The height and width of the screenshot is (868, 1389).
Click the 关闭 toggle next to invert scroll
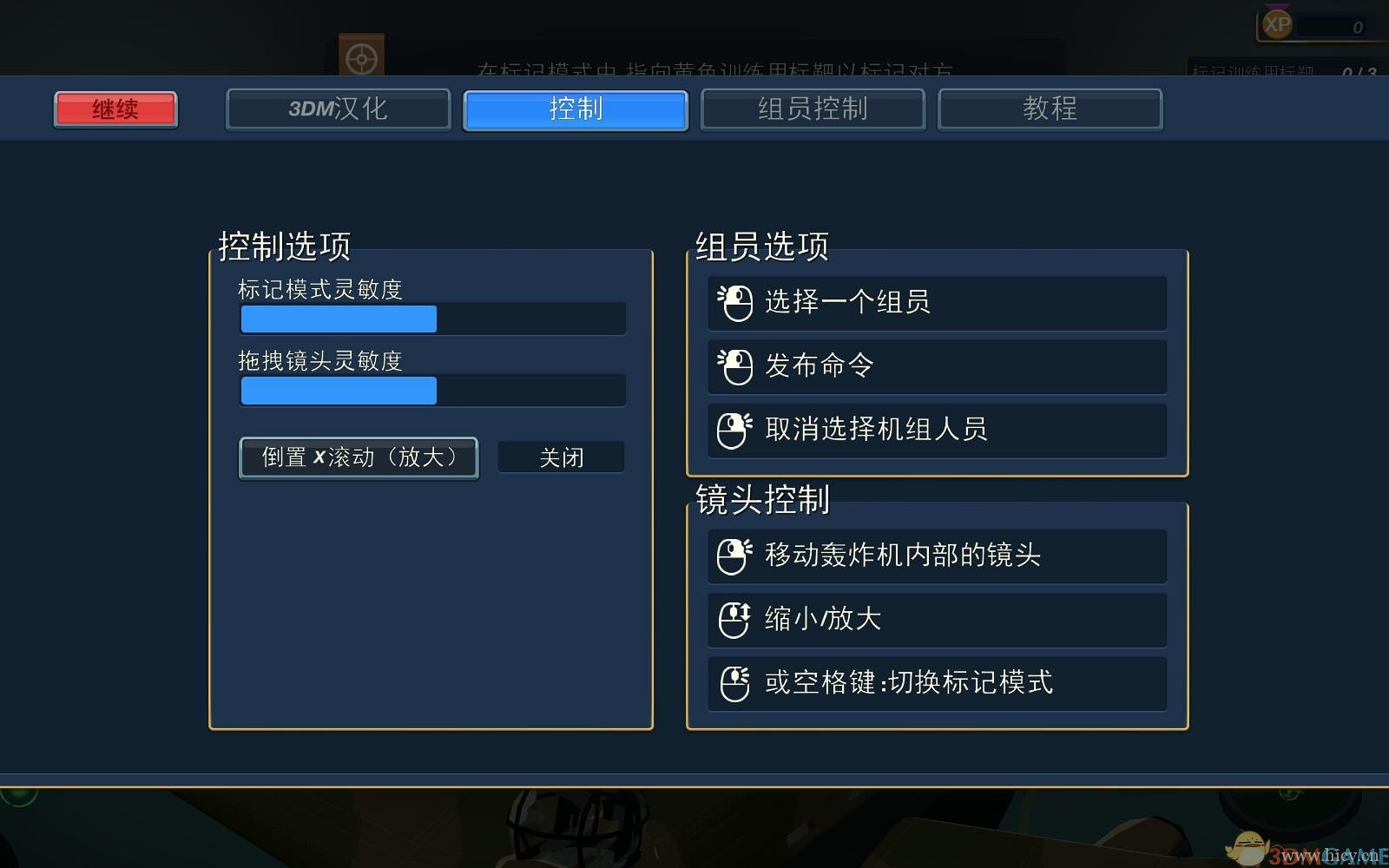coord(561,457)
